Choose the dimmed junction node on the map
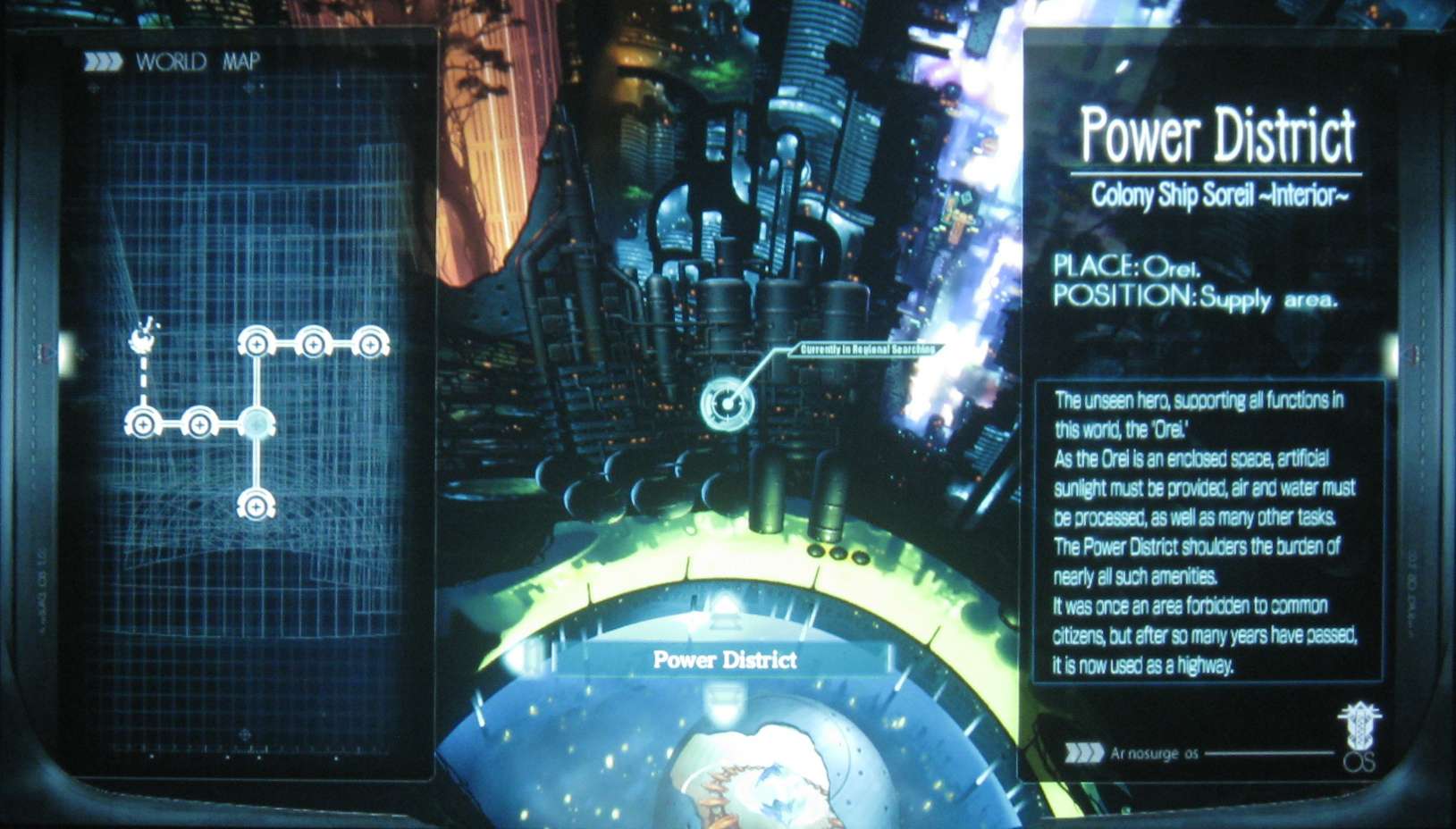1456x829 pixels. (x=257, y=423)
